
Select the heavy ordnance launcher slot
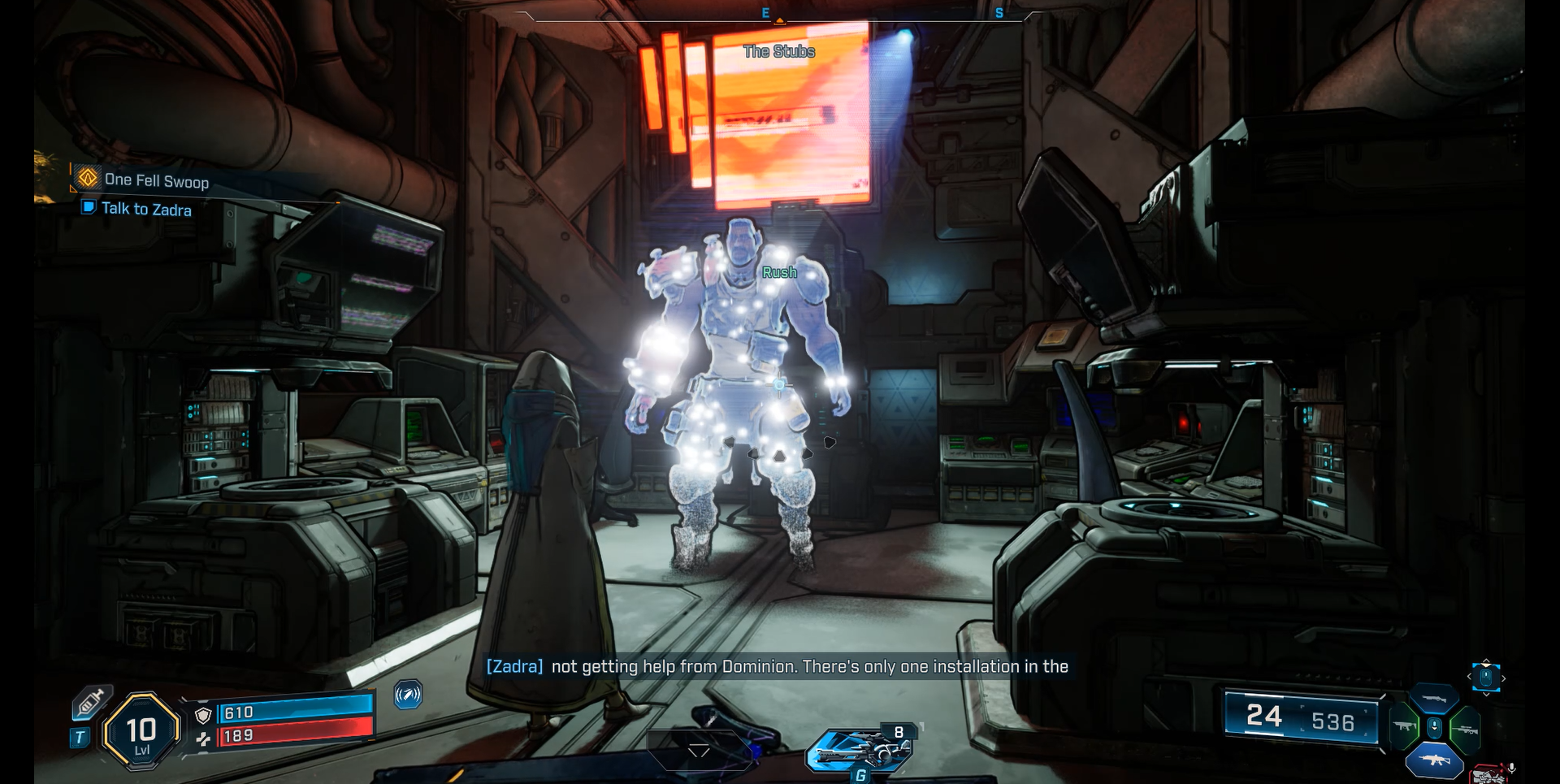click(861, 750)
